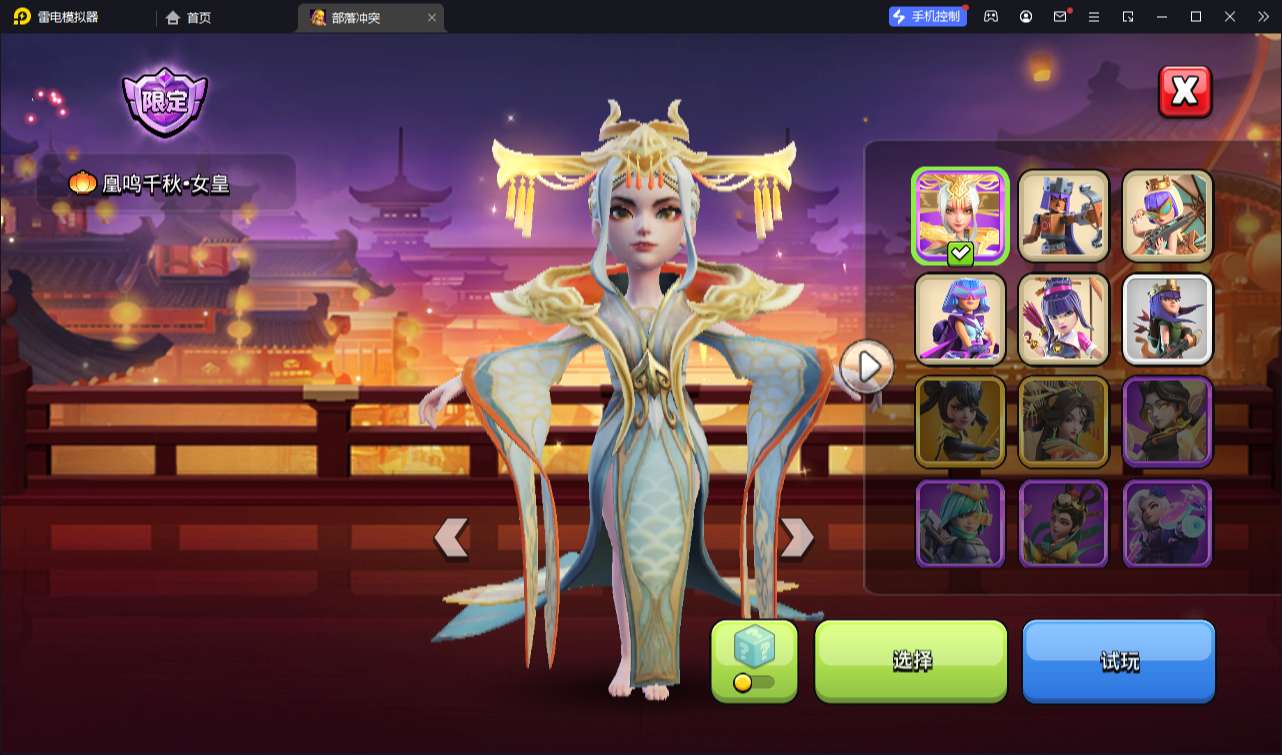Open the 手机控制 phone control

point(927,16)
